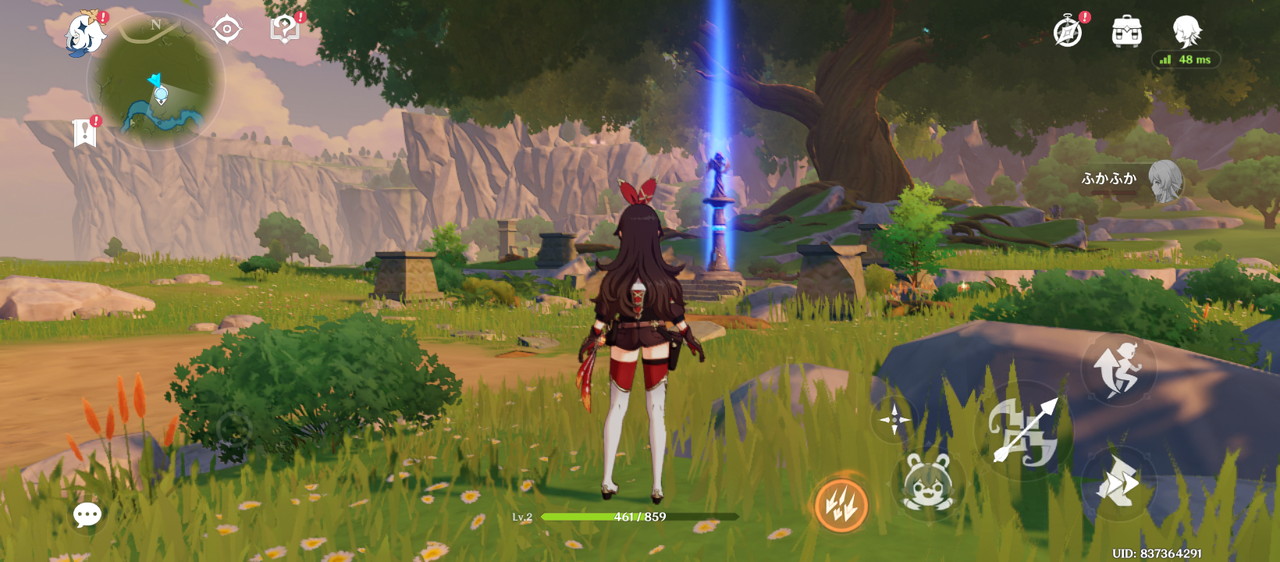
Task: Open the compass icon at top right
Action: pos(1068,32)
